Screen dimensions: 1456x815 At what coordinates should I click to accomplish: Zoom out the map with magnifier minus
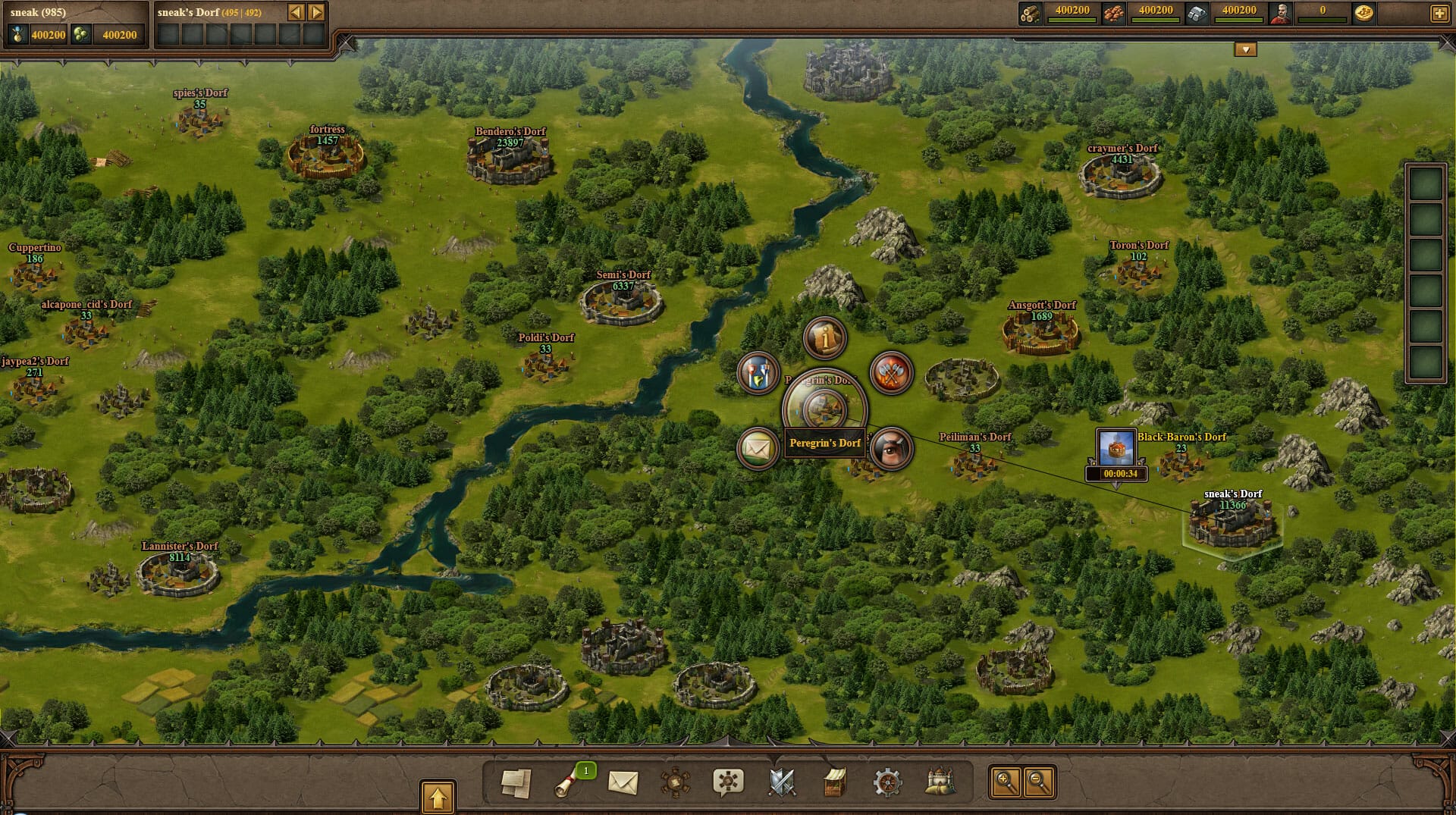[x=1039, y=782]
